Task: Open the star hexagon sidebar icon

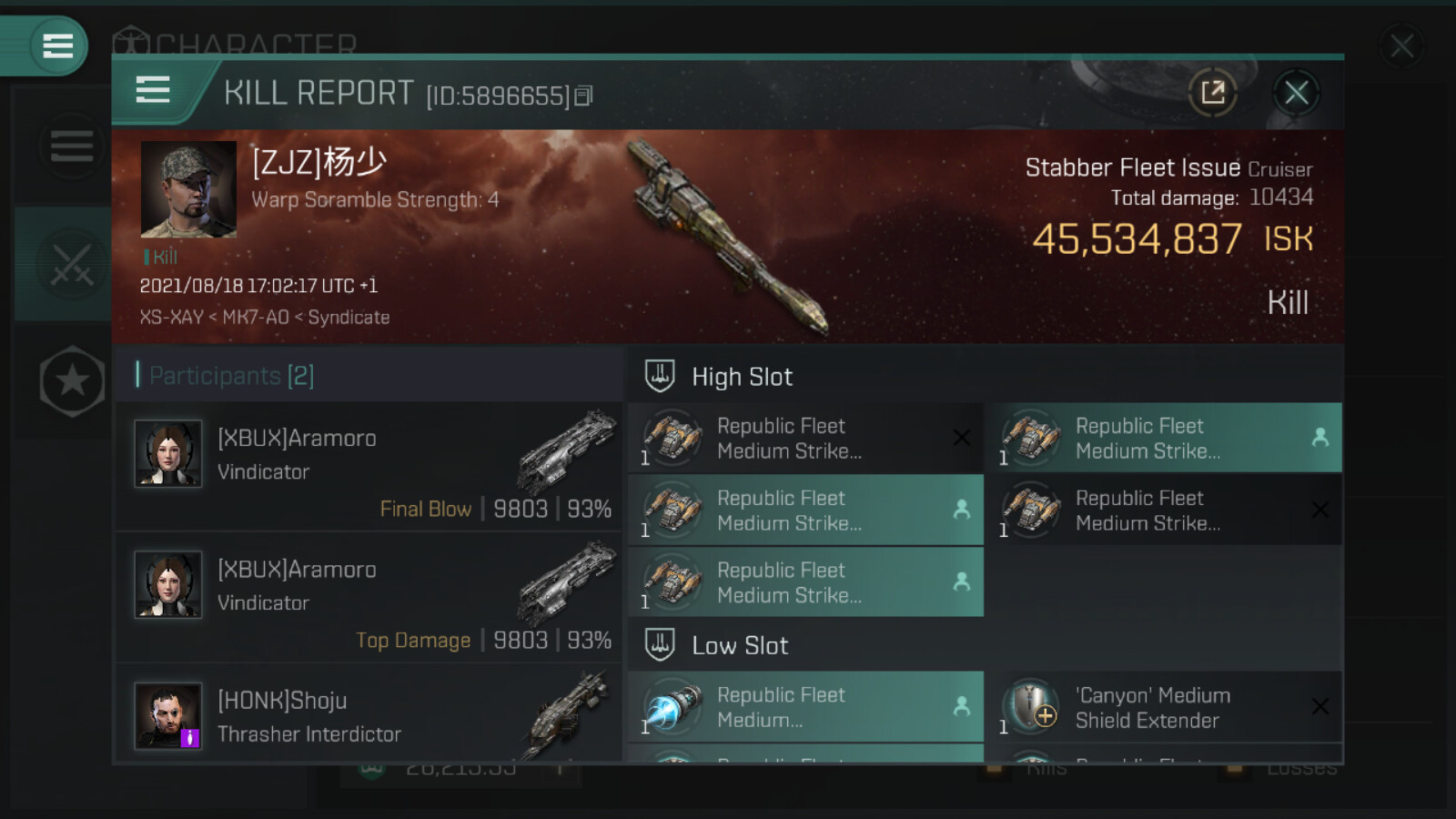Action: 72,381
